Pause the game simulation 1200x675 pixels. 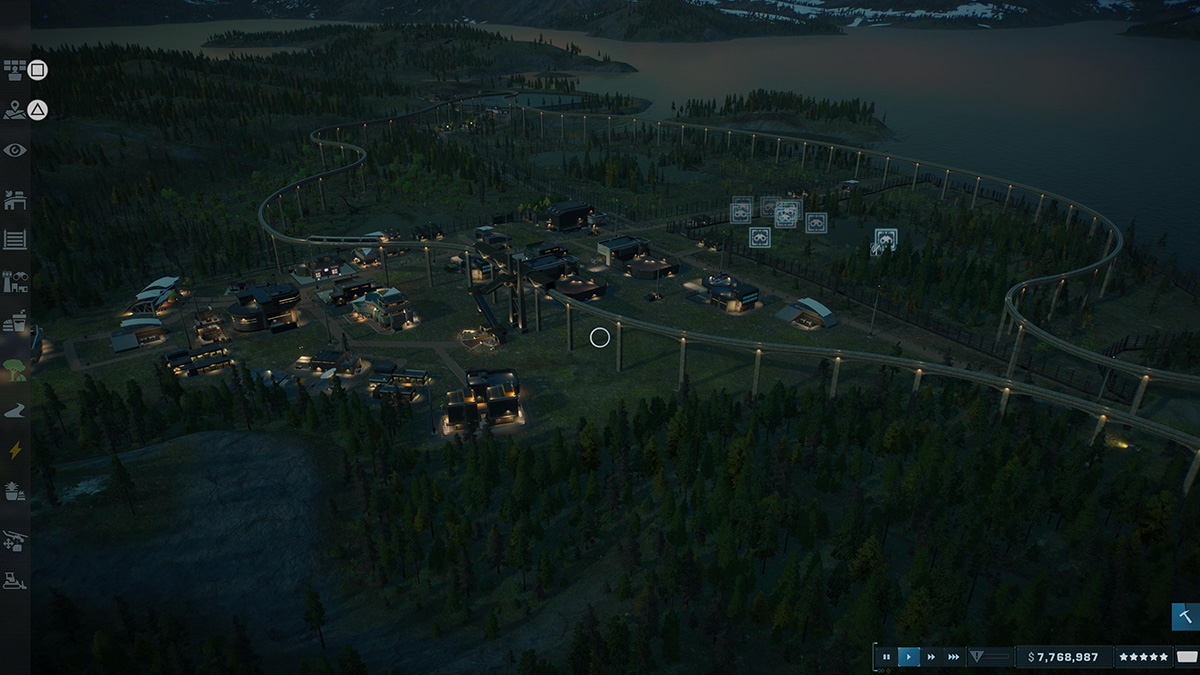(886, 657)
